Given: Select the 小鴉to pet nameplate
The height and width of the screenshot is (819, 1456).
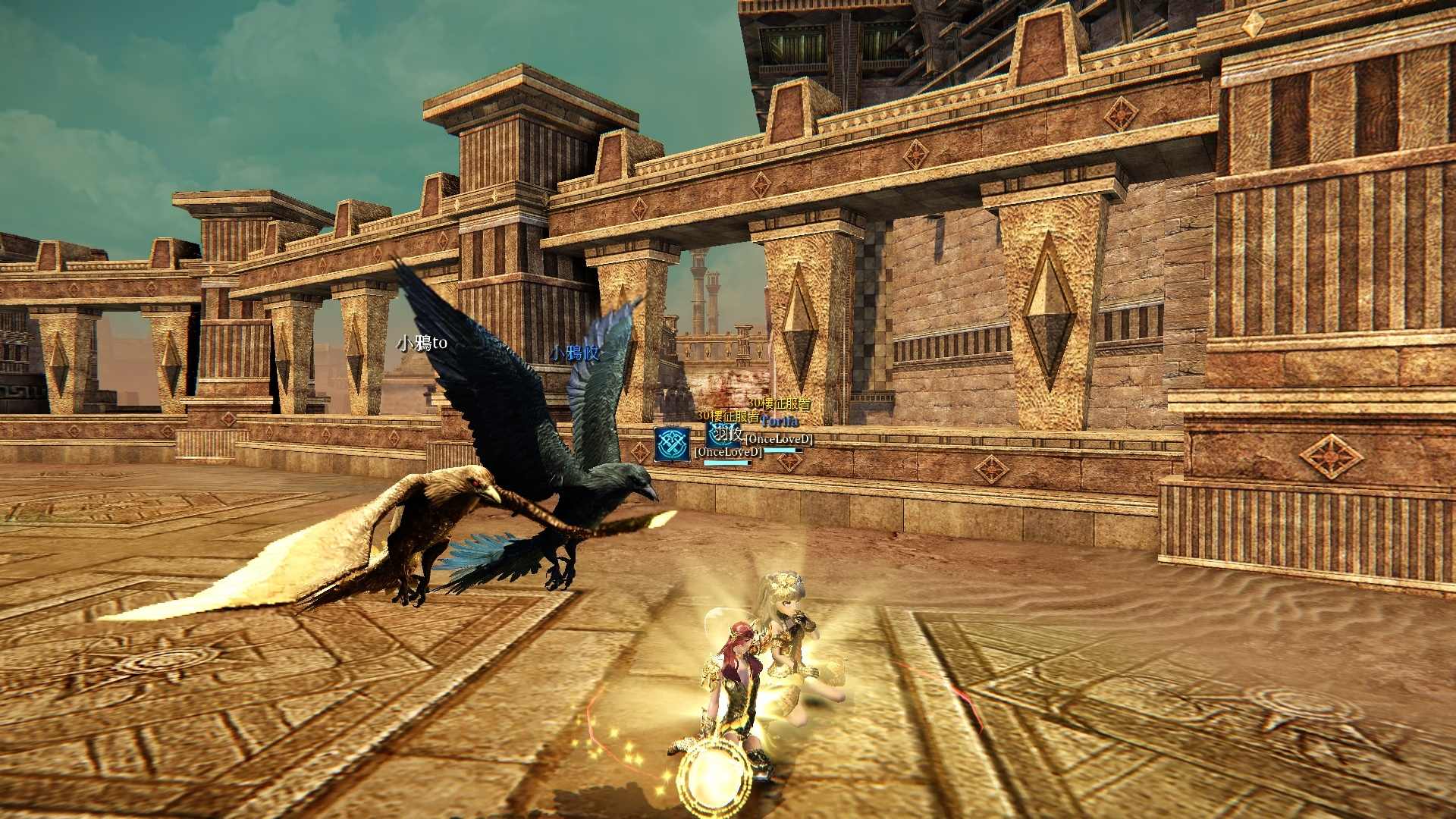Looking at the screenshot, I should pos(422,344).
